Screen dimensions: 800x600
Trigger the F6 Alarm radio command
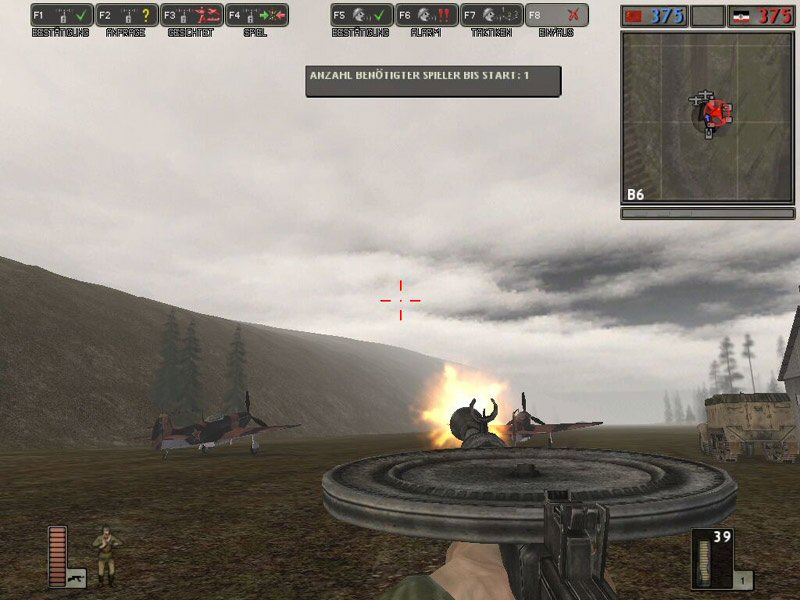(426, 16)
